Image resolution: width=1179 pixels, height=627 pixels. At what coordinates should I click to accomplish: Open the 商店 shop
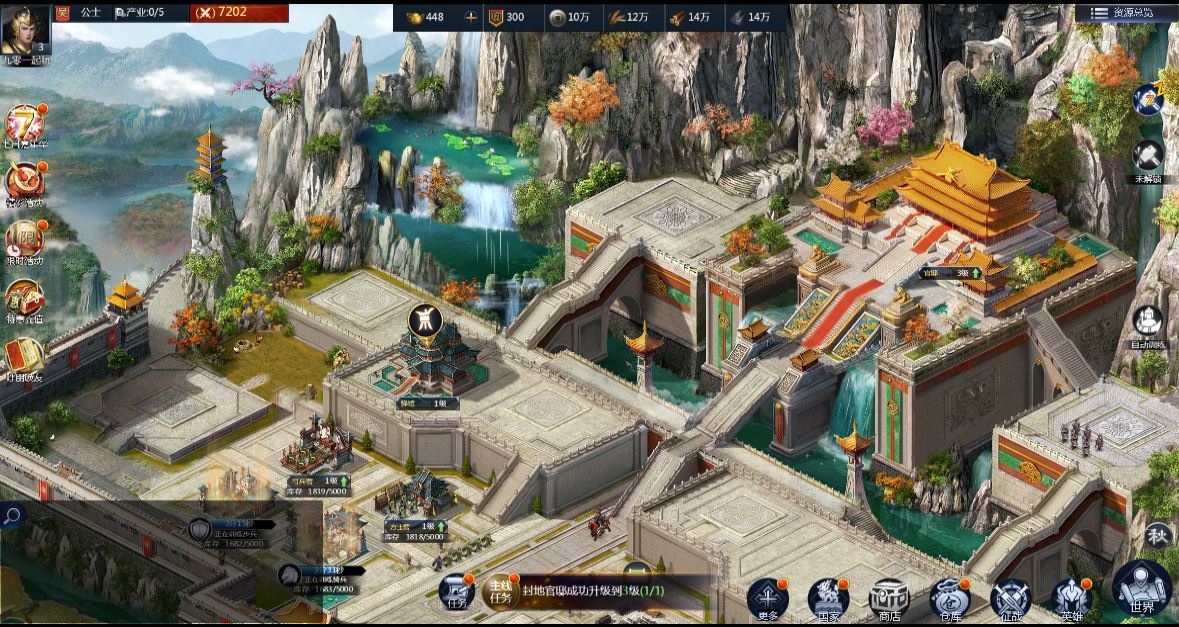tap(889, 598)
